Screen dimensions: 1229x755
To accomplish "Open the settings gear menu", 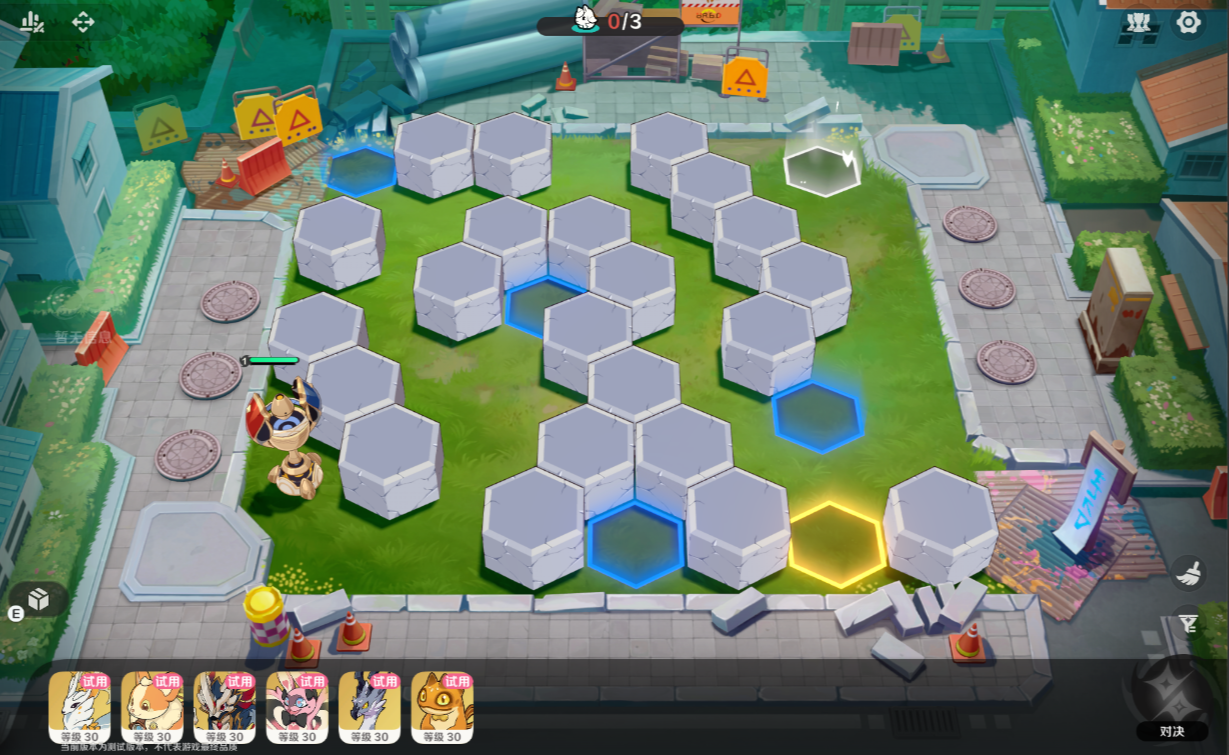I will coord(1188,22).
